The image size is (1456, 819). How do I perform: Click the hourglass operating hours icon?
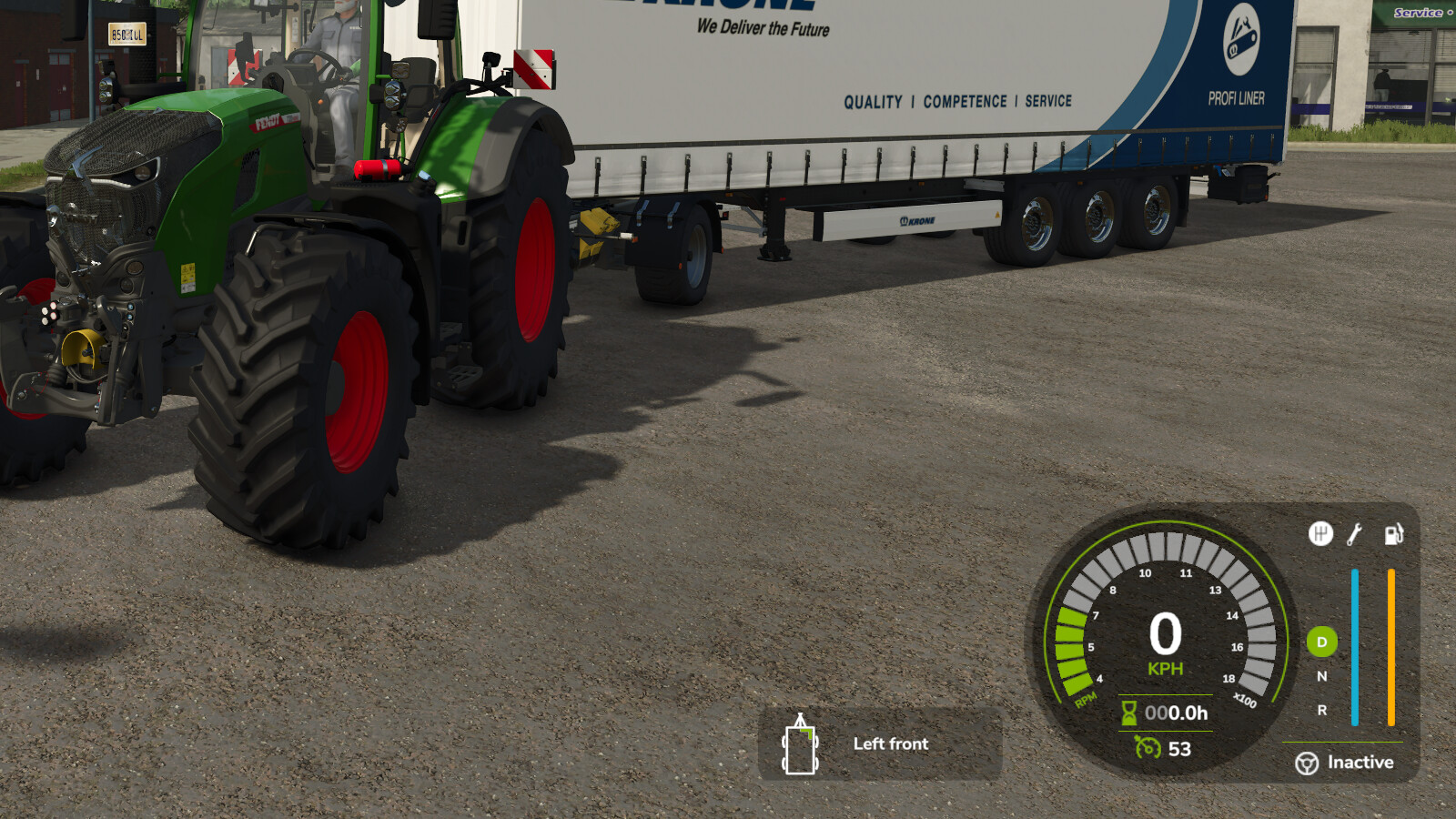(1128, 714)
